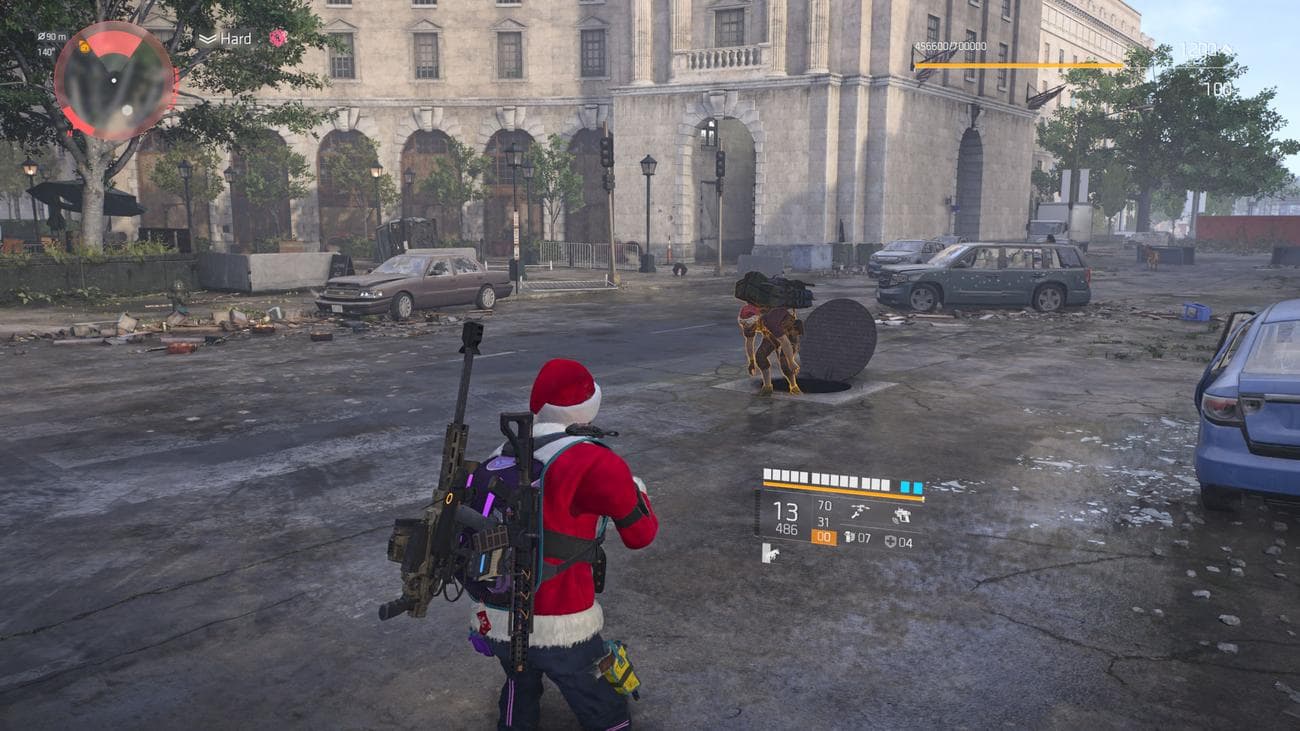Toggle the first blue skill charge square

pos(905,486)
